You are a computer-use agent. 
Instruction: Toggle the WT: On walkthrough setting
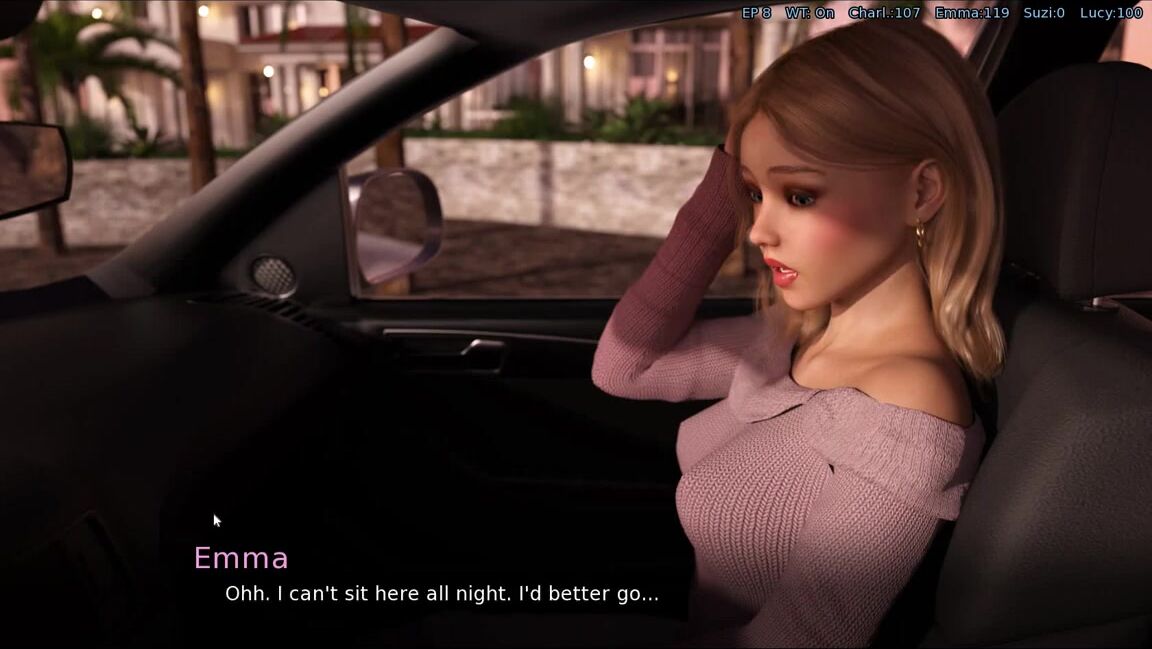809,13
